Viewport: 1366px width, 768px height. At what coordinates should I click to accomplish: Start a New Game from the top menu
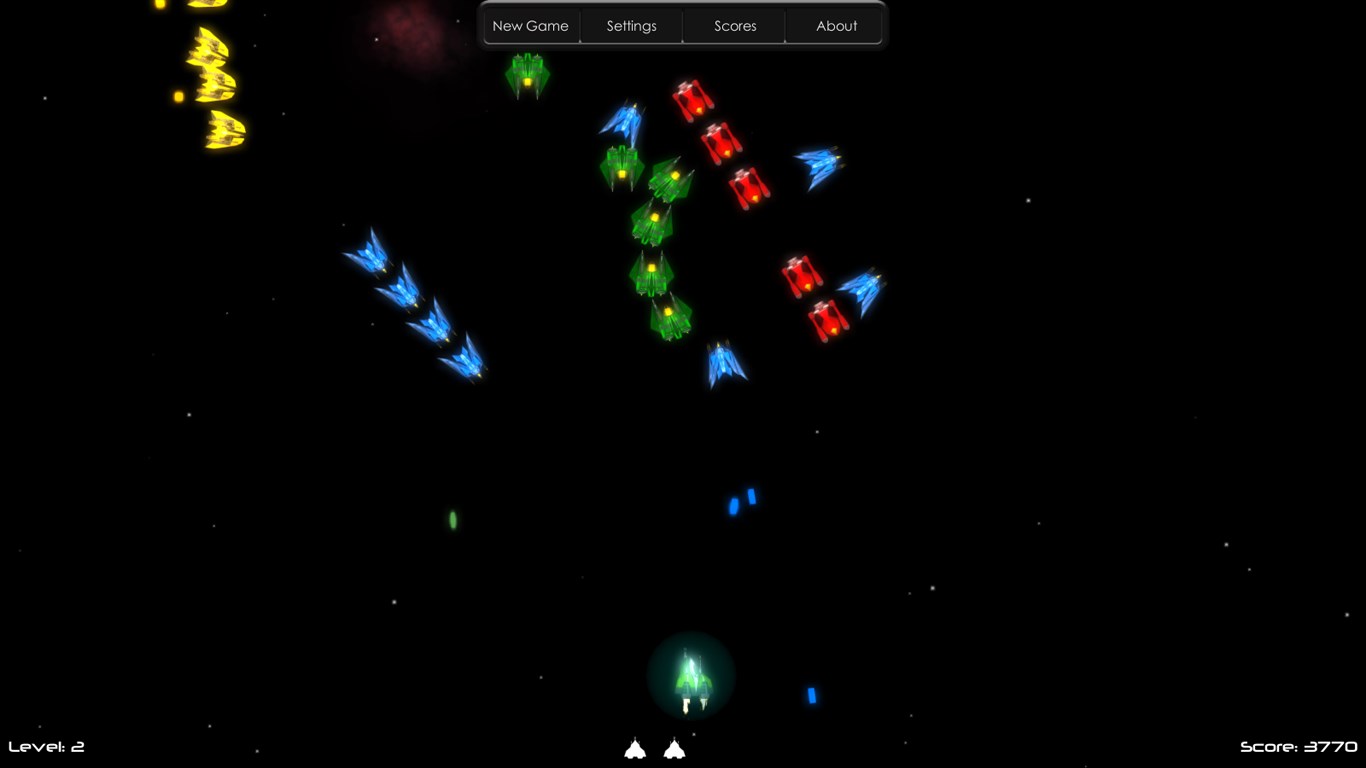tap(530, 26)
